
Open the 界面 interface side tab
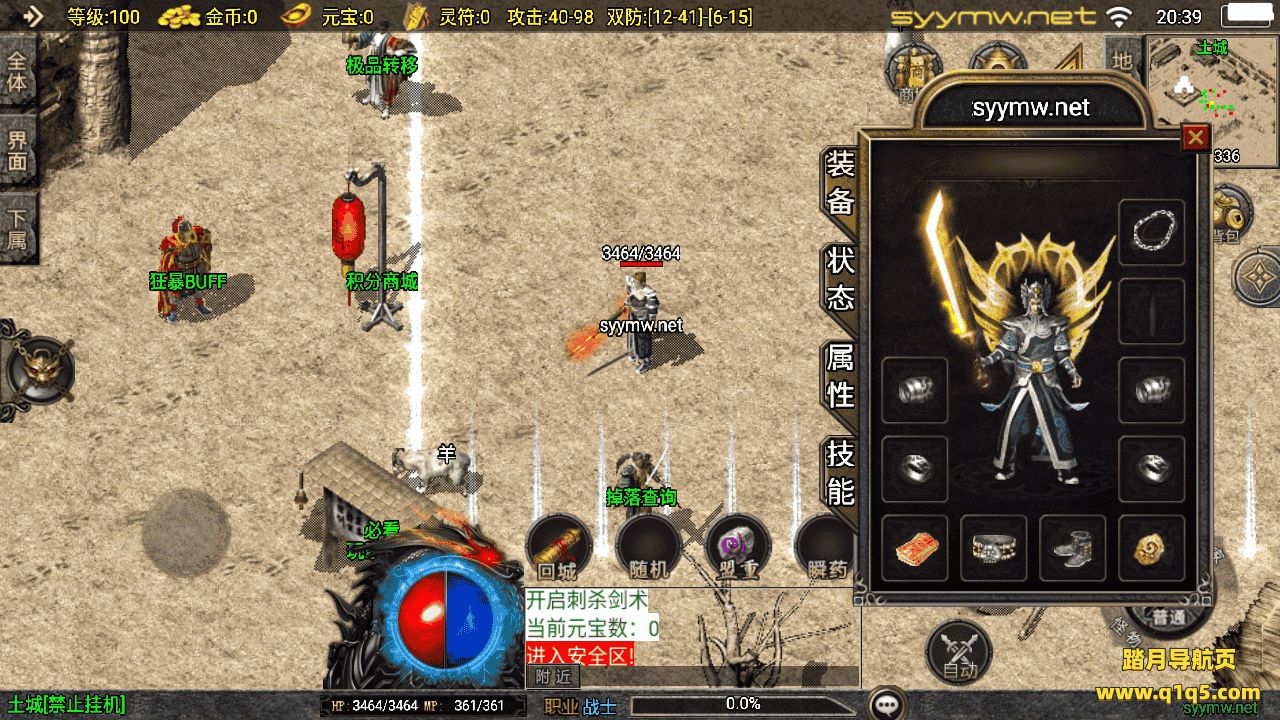[x=17, y=152]
